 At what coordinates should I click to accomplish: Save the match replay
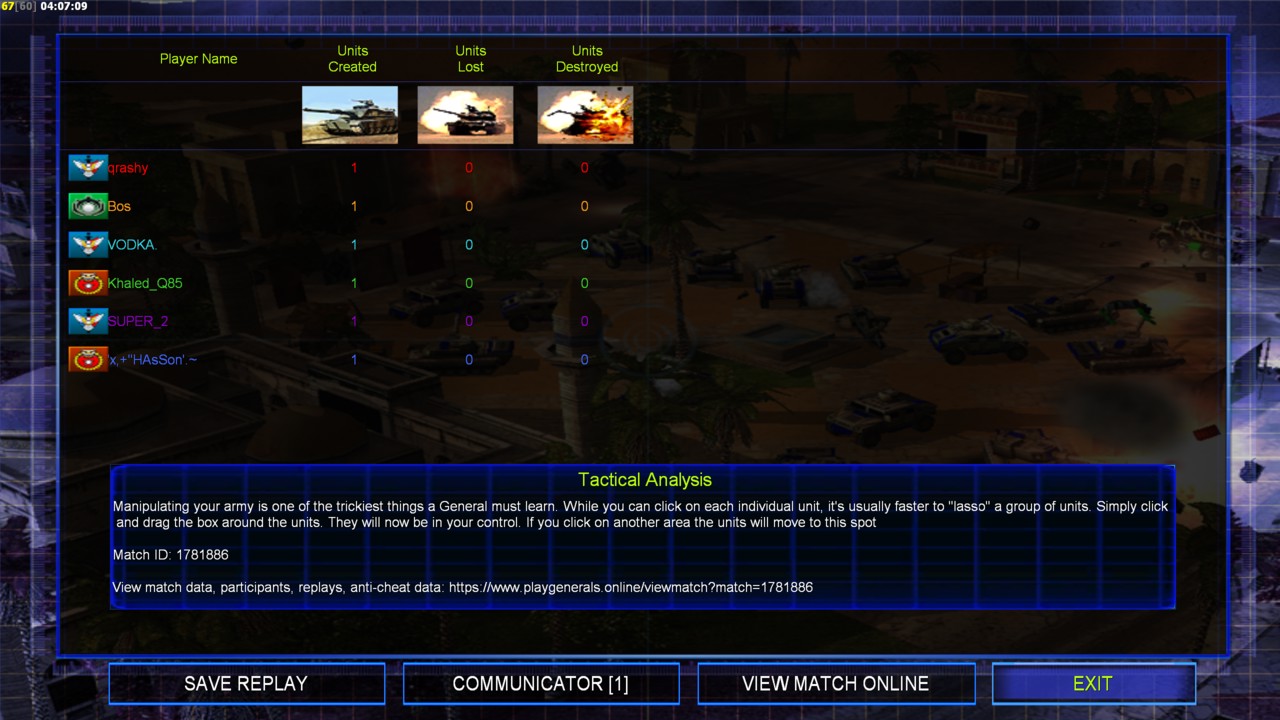[246, 684]
